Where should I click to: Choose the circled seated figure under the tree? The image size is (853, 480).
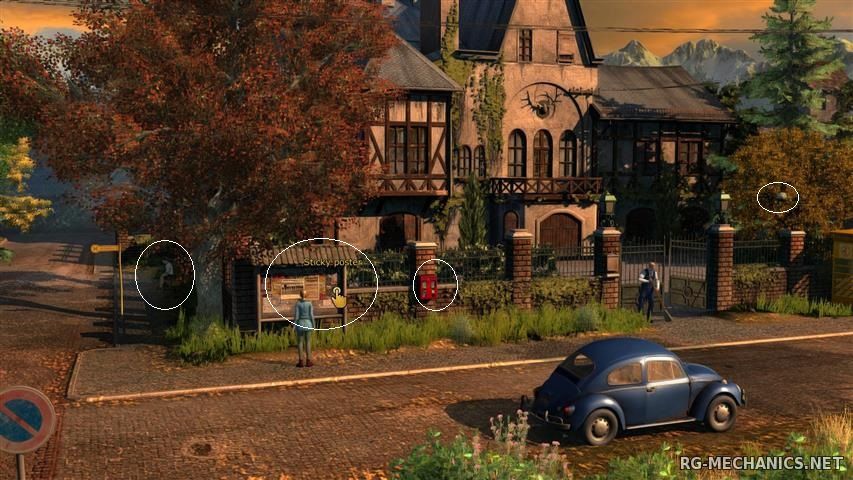[165, 273]
